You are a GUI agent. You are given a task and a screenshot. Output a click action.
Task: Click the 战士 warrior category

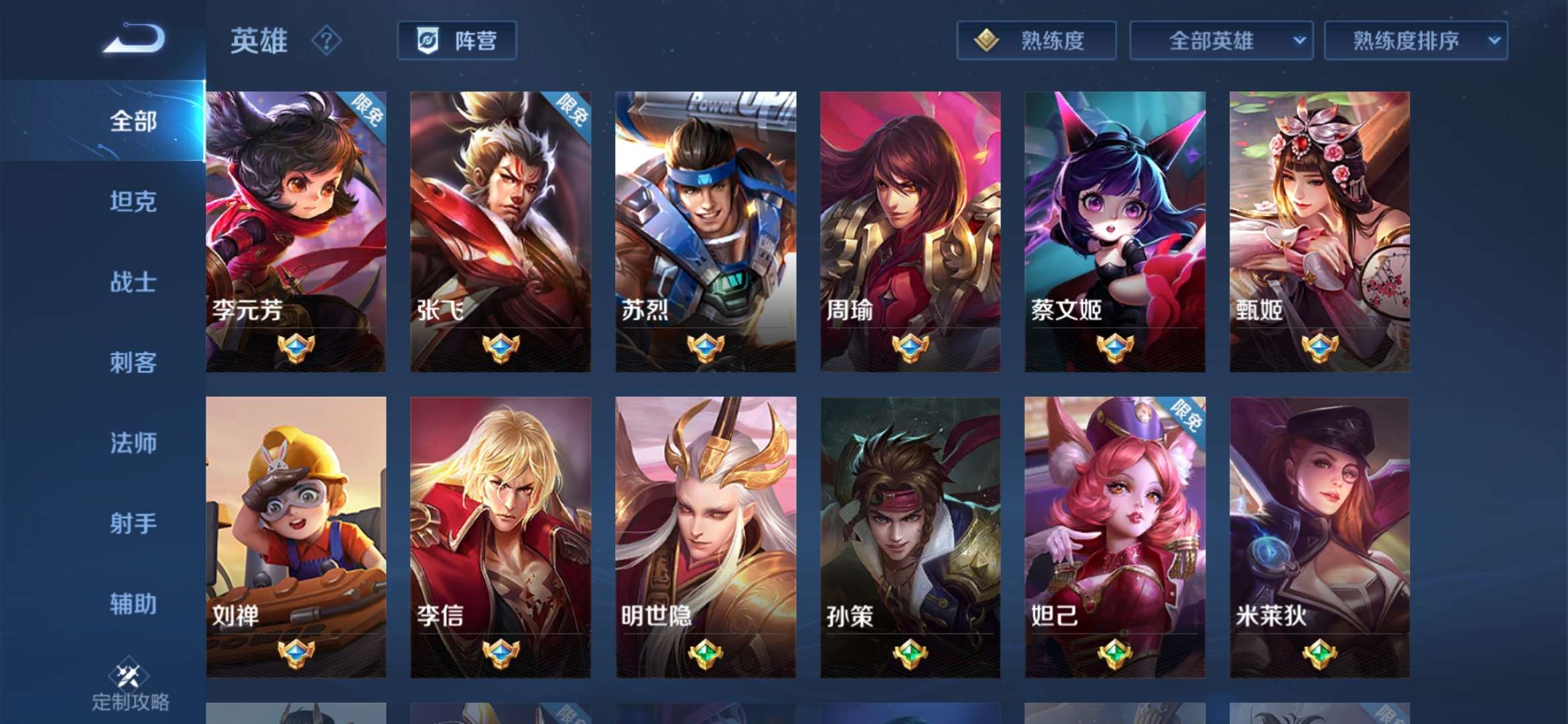click(x=134, y=283)
